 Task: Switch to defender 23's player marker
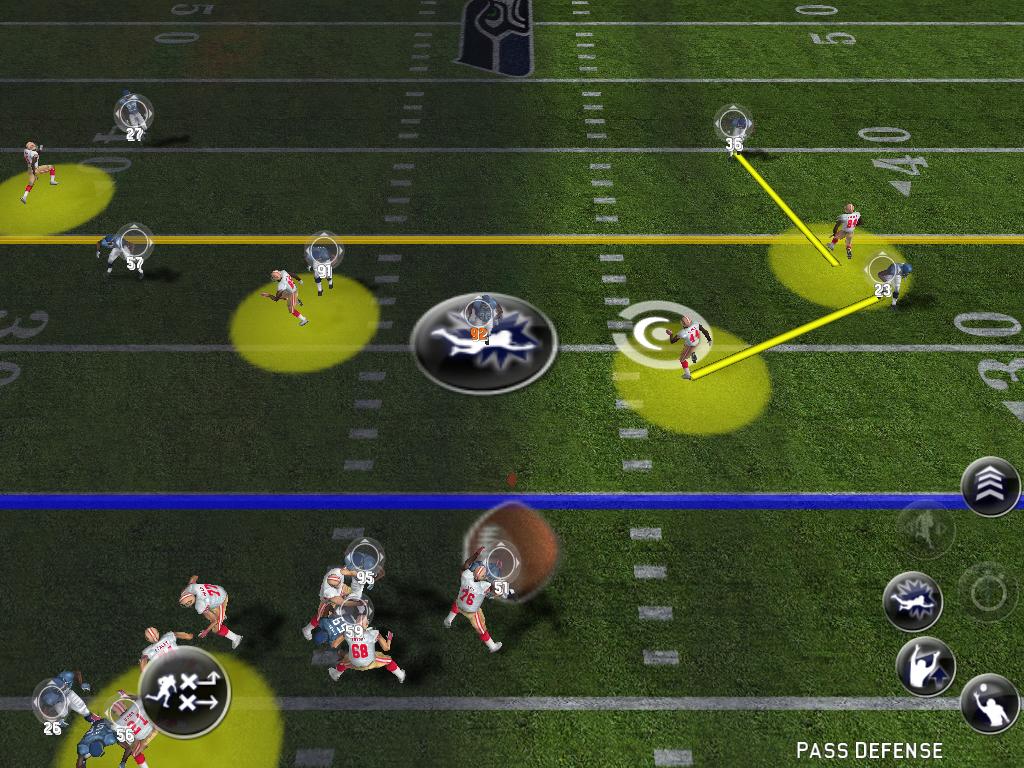[882, 270]
